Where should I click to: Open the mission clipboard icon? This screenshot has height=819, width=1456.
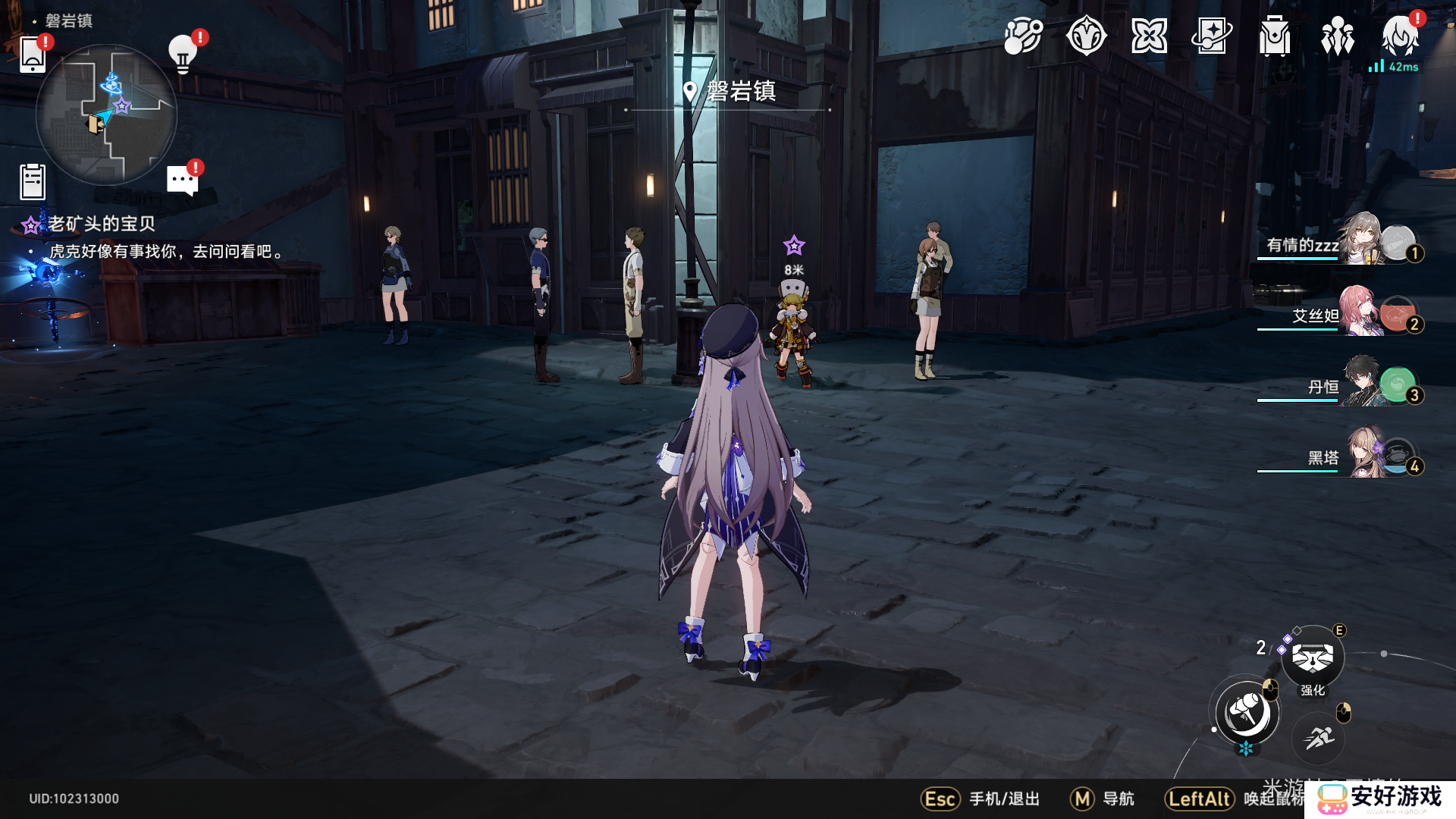coord(33,182)
